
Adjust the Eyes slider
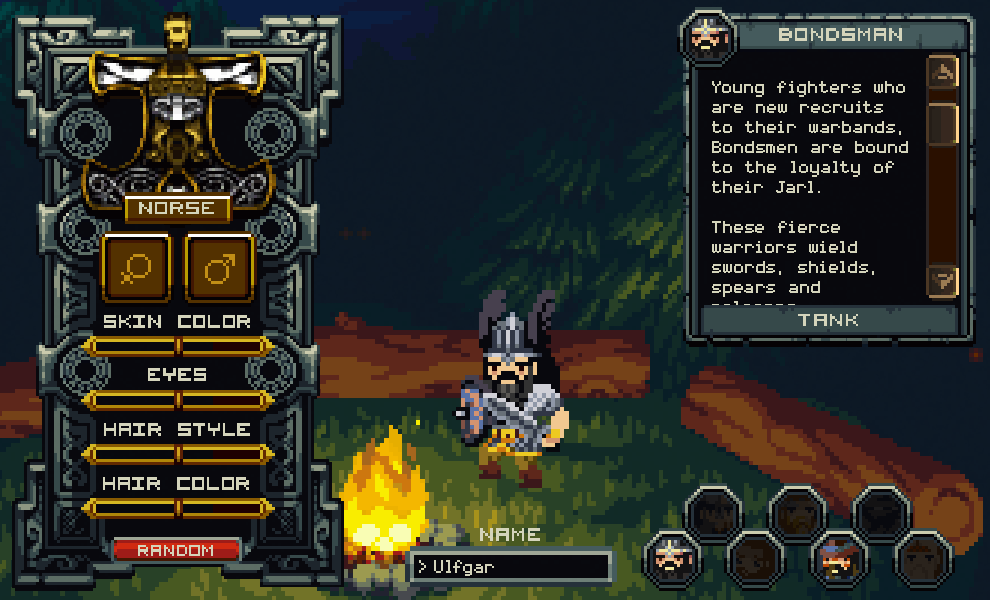(x=177, y=401)
